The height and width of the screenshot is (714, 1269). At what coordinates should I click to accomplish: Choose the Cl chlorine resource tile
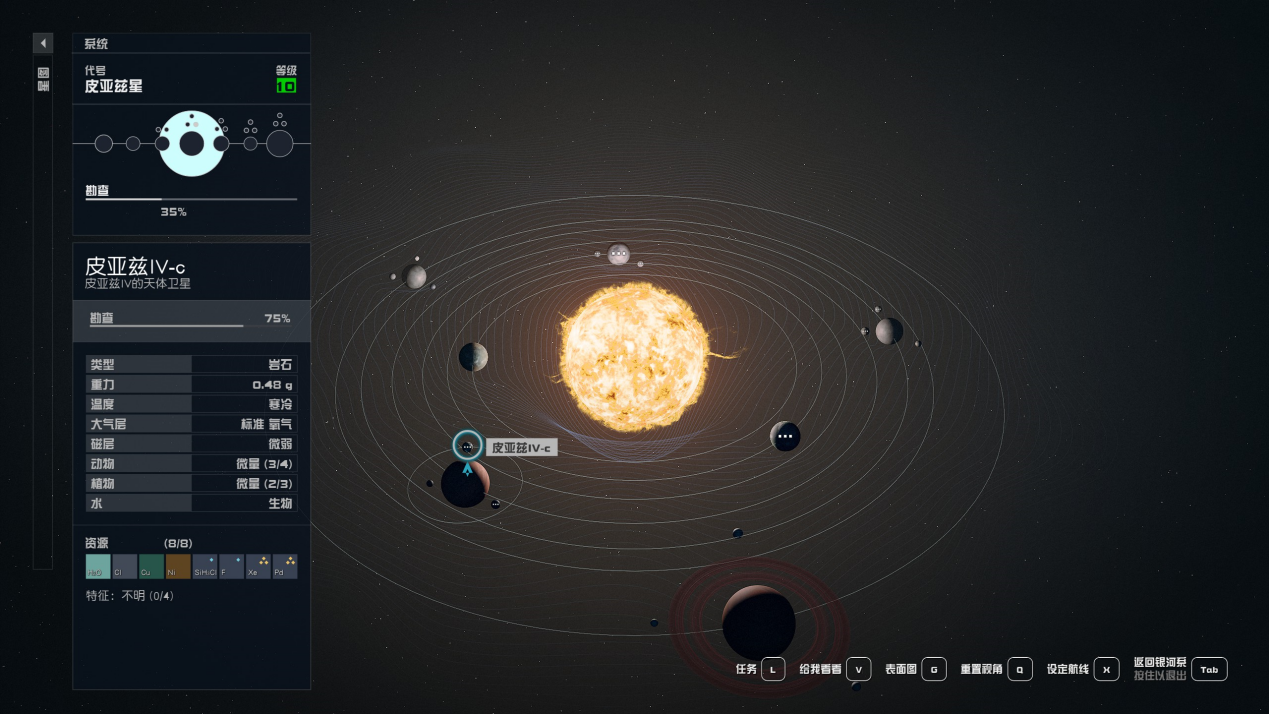(x=125, y=567)
